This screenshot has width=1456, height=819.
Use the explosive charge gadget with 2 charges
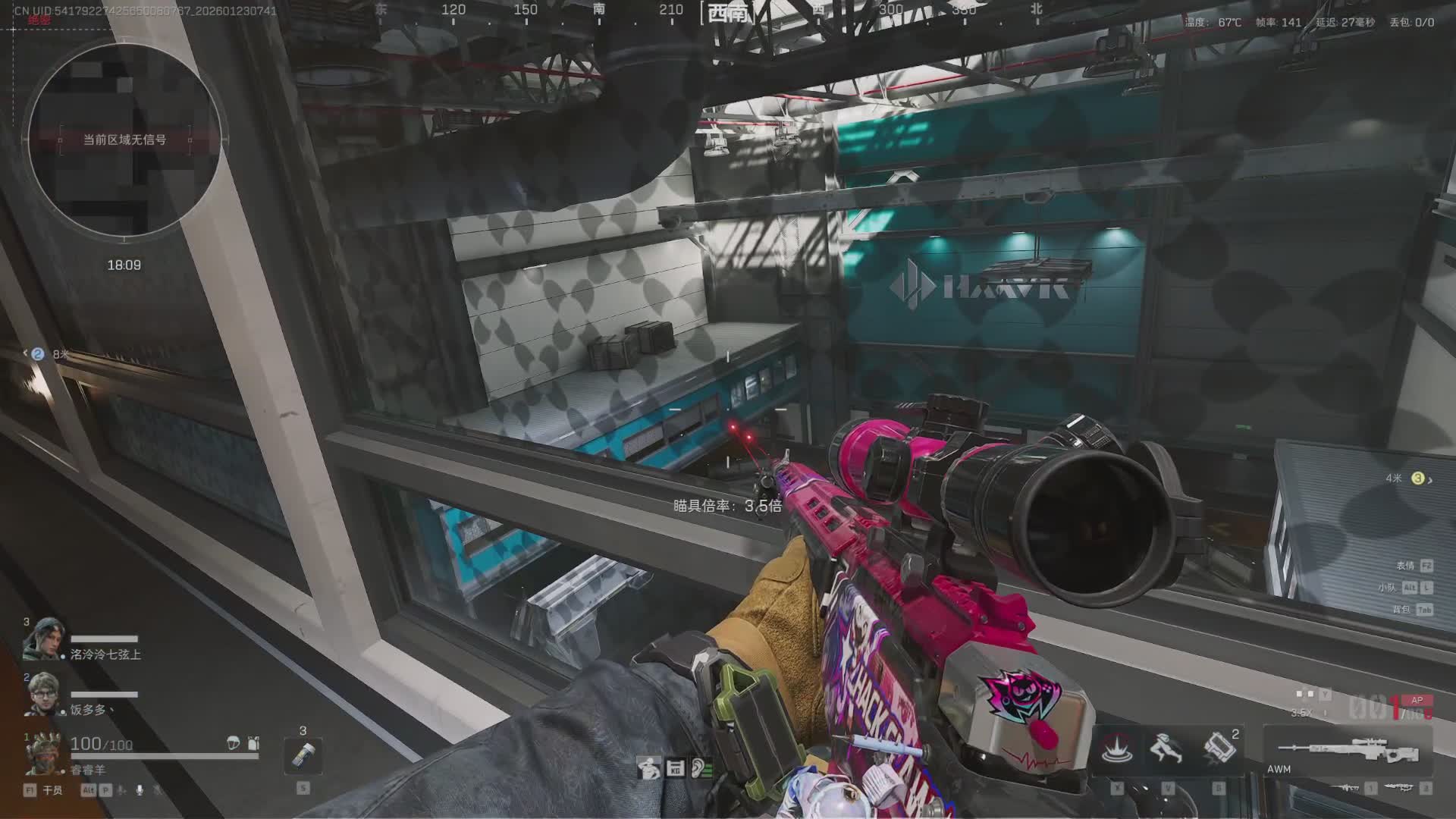1219,749
